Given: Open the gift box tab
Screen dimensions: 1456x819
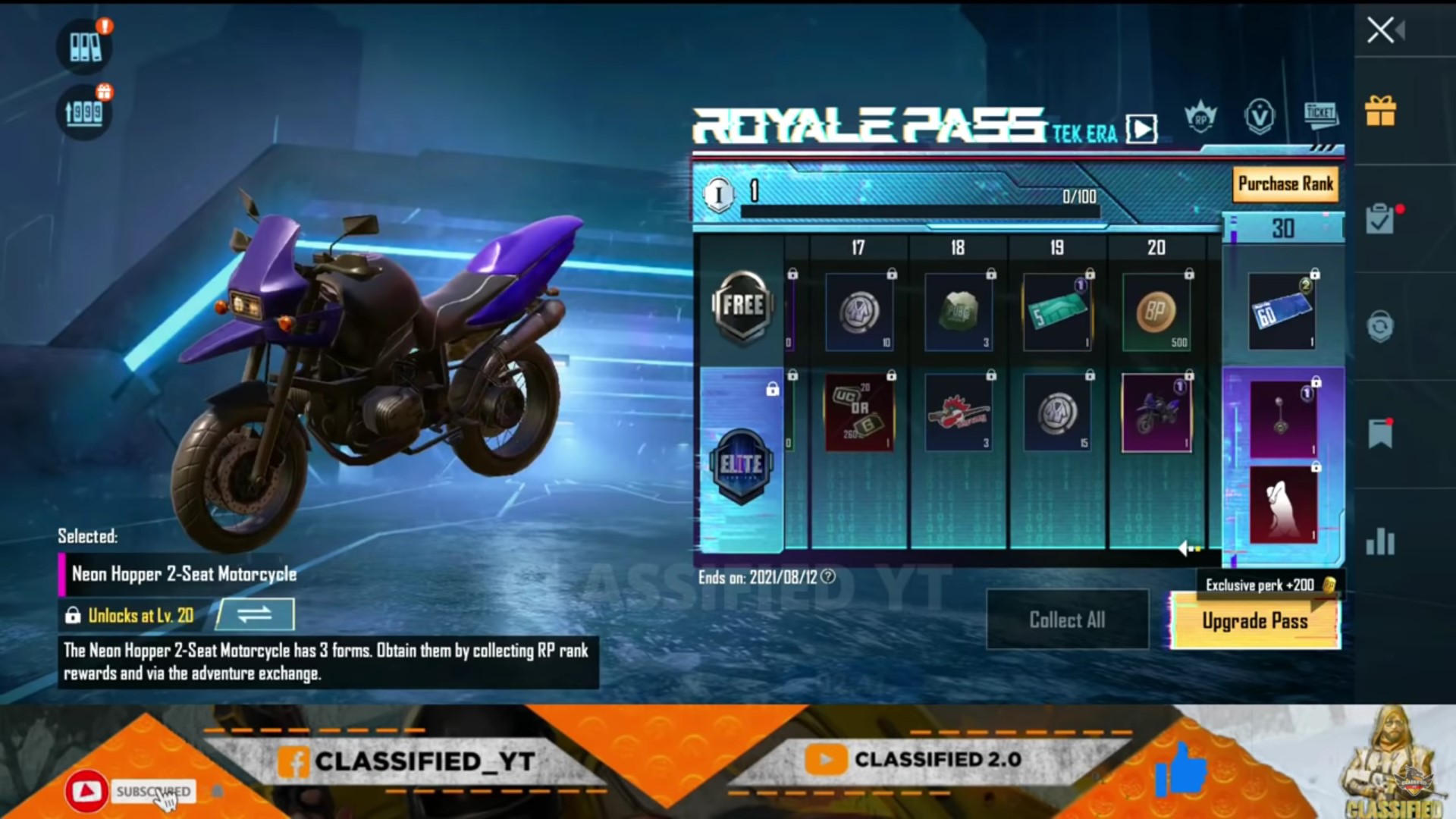Looking at the screenshot, I should tap(1380, 111).
